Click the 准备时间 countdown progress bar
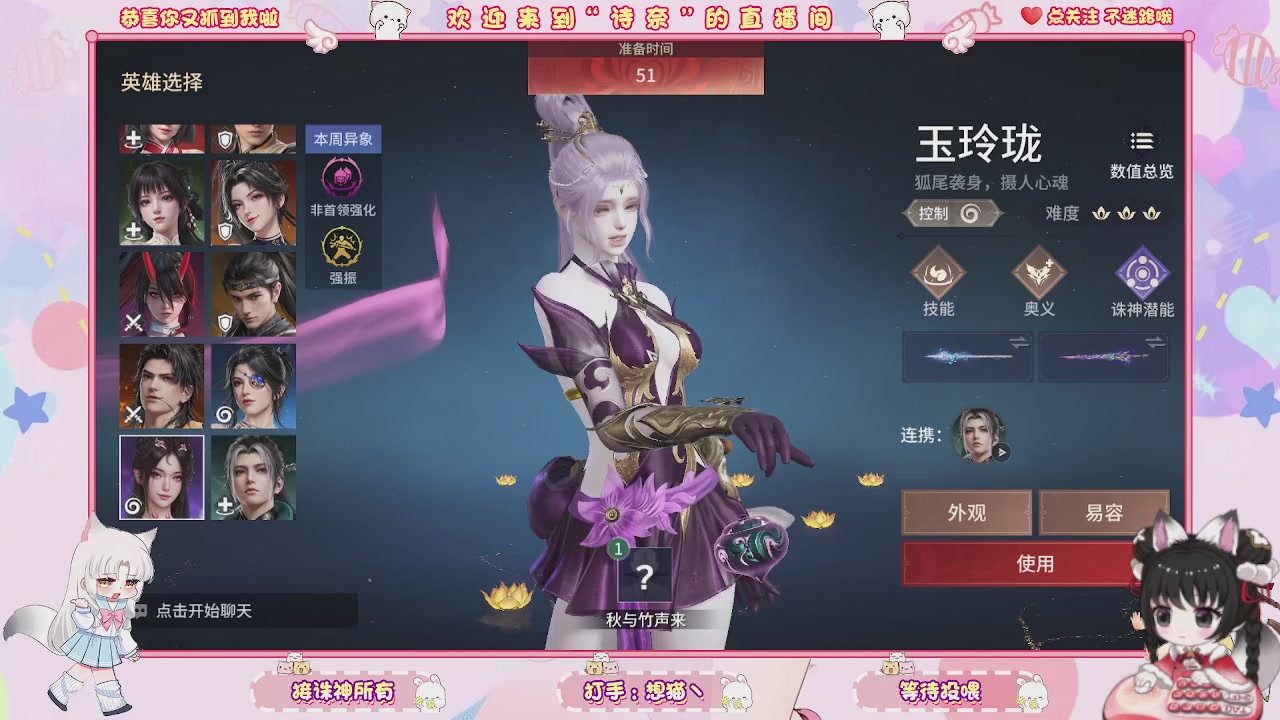 click(x=646, y=73)
